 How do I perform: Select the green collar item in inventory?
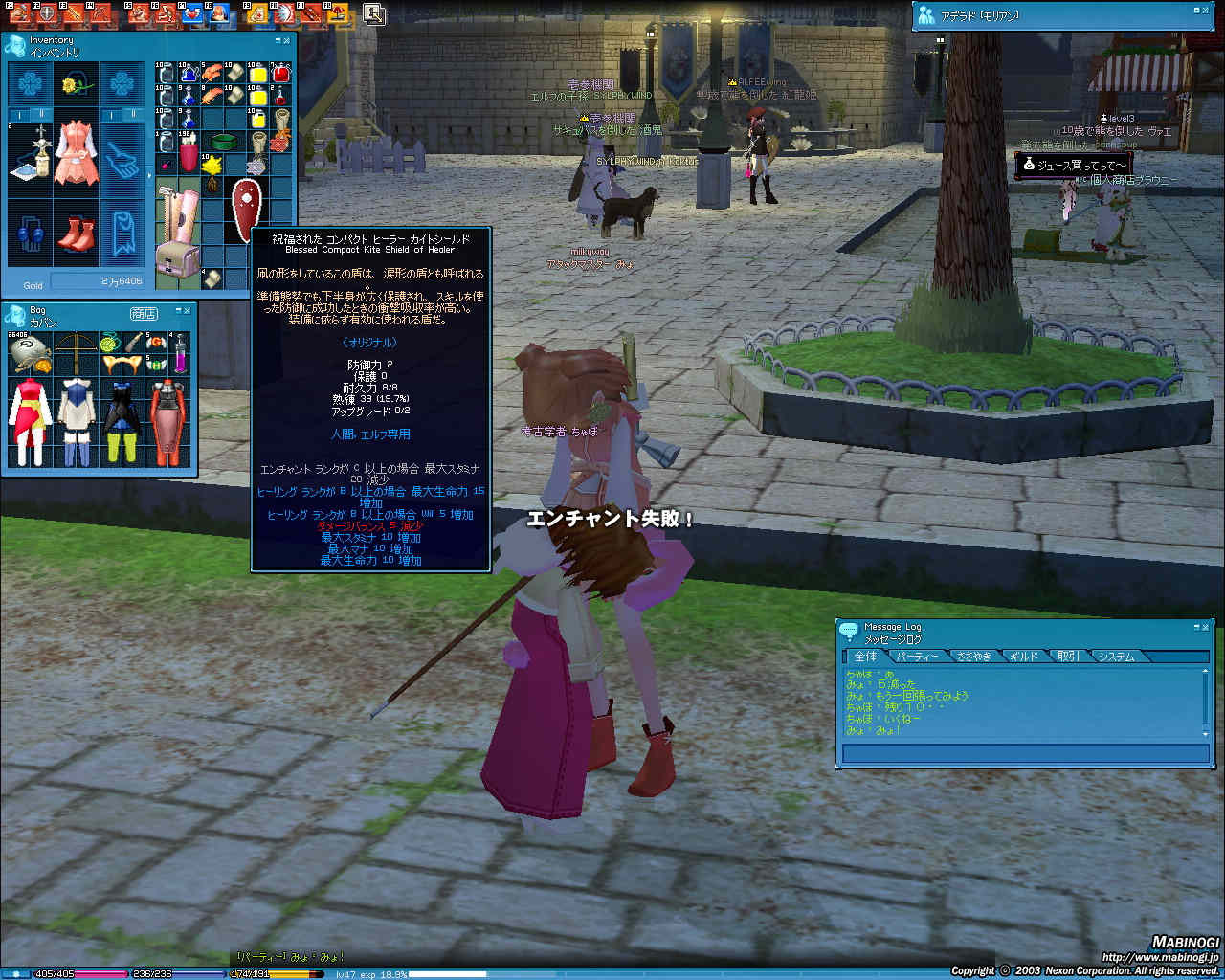click(x=224, y=143)
